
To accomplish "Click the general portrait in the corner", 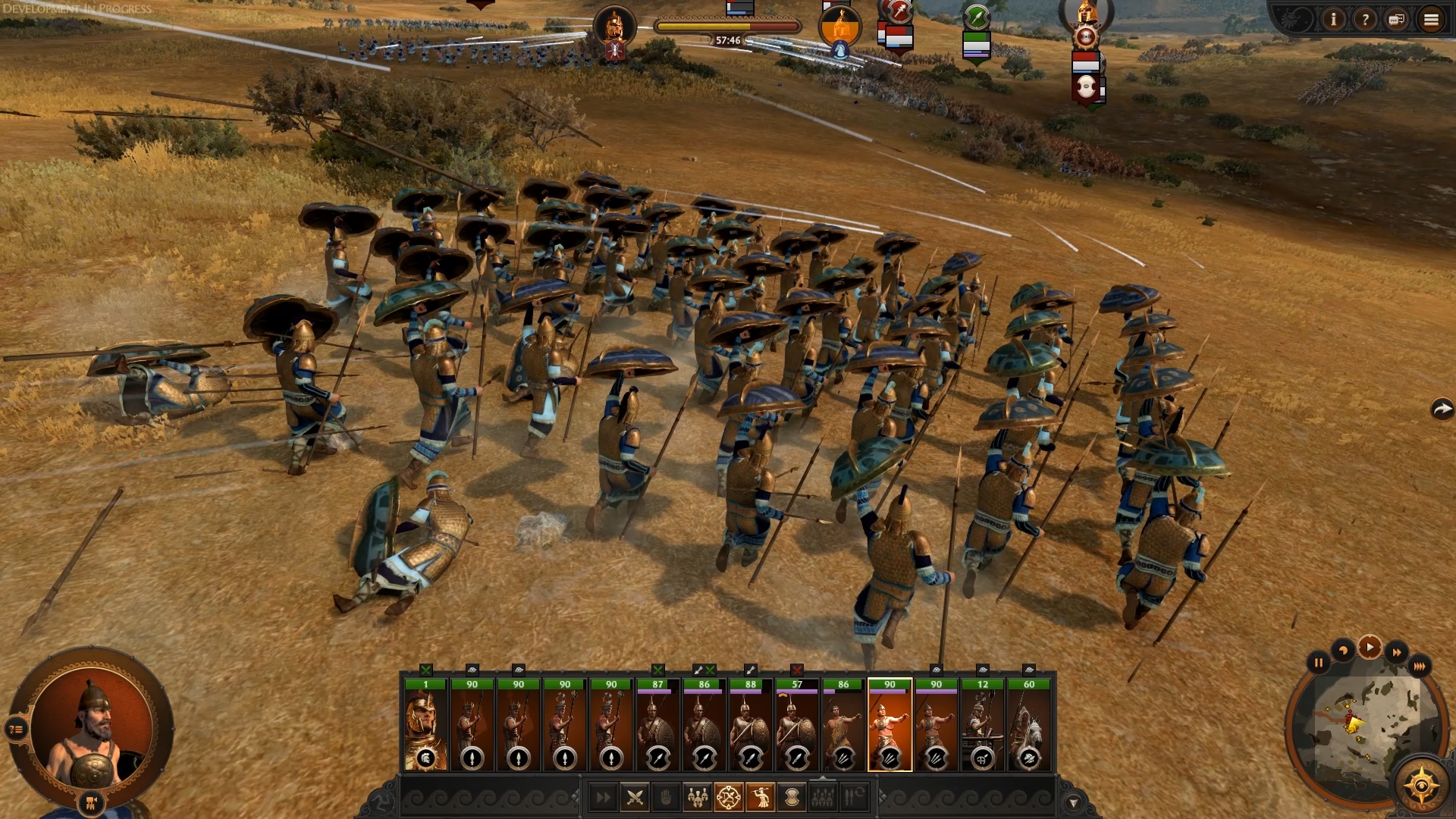I will click(x=91, y=728).
